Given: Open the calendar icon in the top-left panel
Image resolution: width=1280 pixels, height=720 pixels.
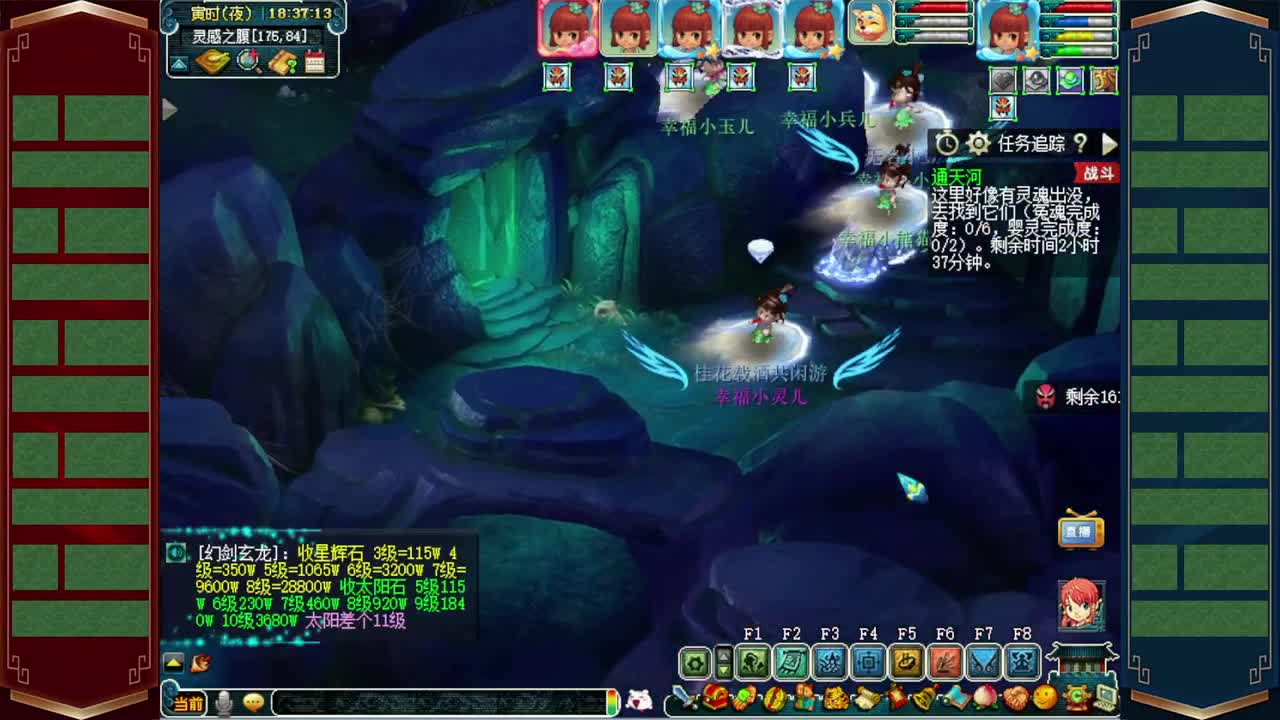Looking at the screenshot, I should [314, 61].
